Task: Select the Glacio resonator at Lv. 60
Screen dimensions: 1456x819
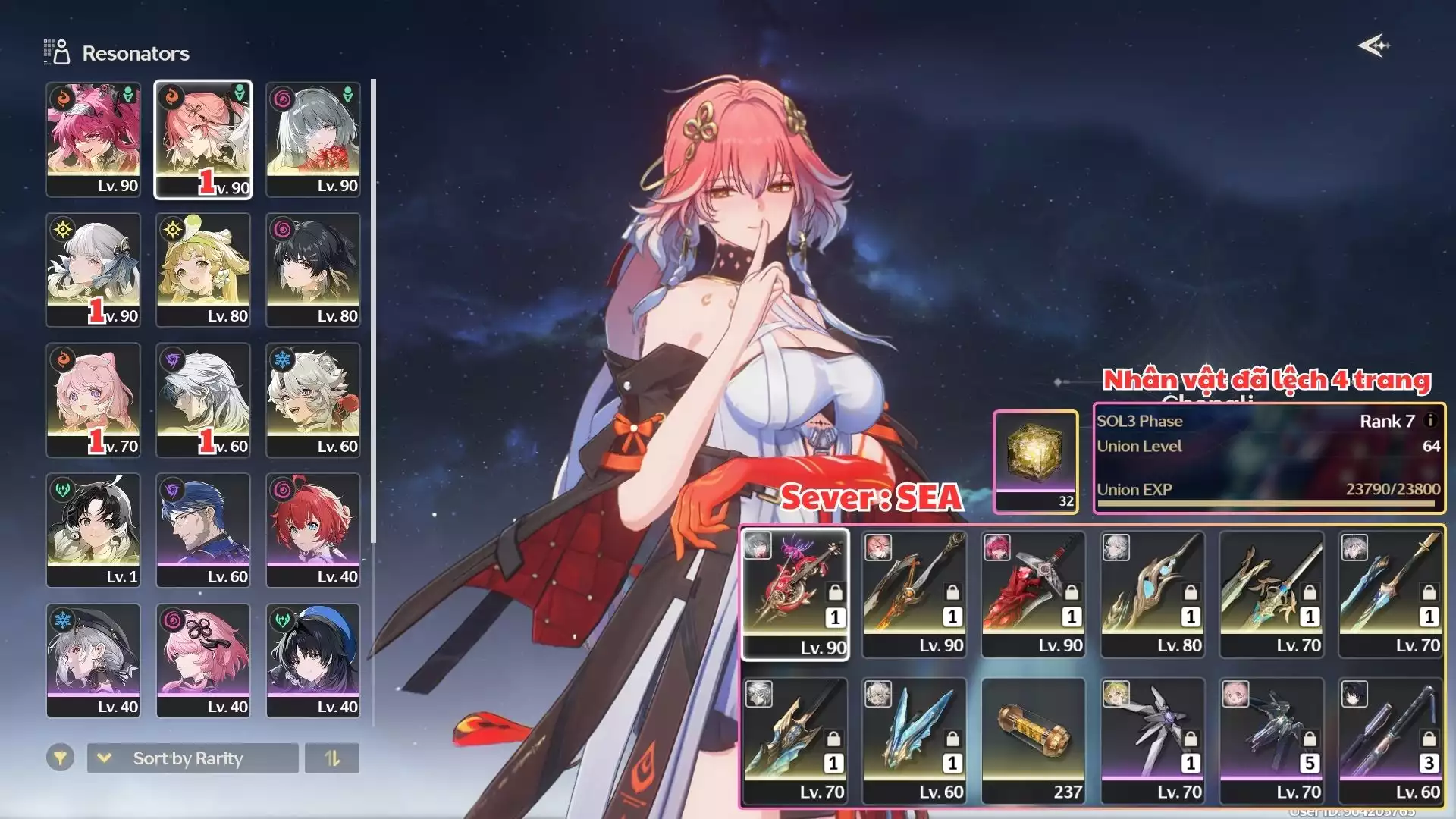Action: click(313, 400)
